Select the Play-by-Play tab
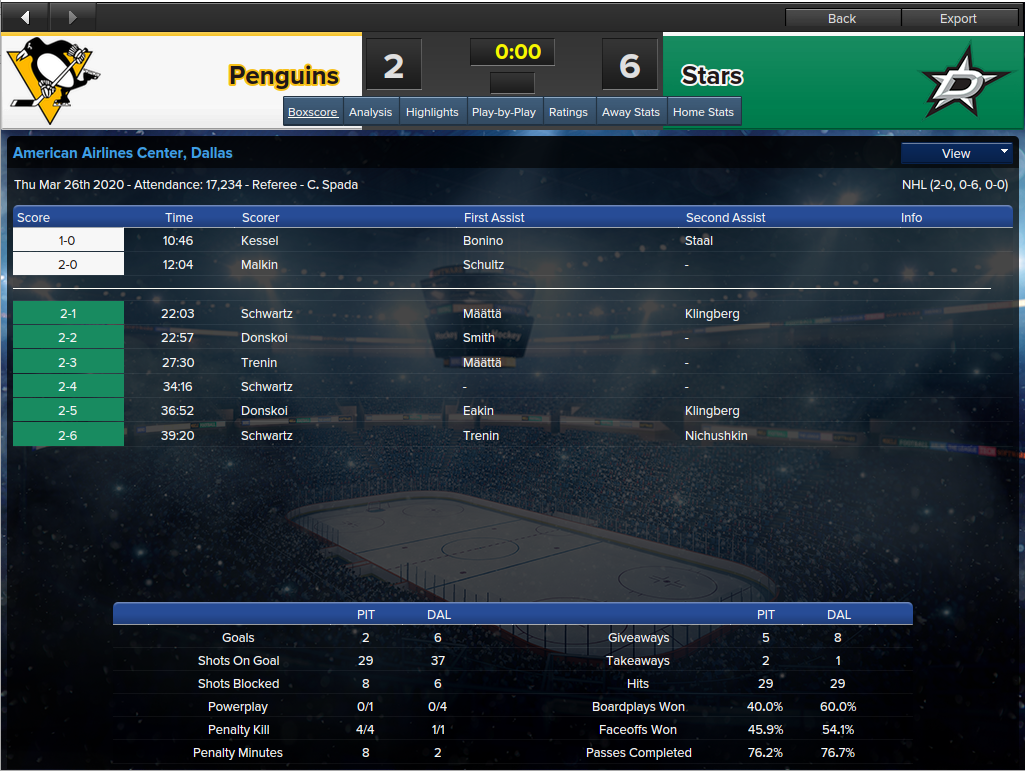The width and height of the screenshot is (1025, 771). [504, 112]
